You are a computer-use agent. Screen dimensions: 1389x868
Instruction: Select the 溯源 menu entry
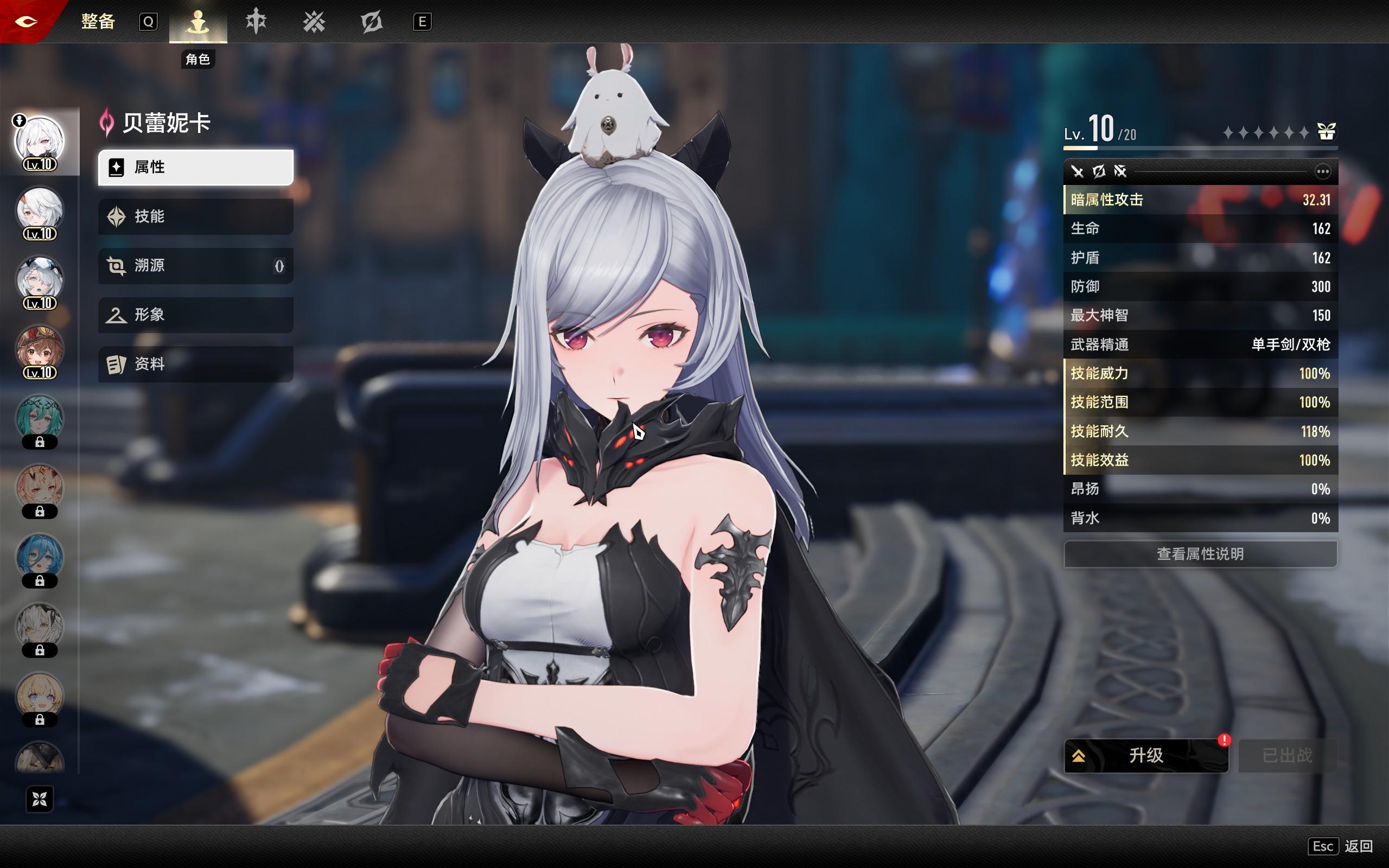coord(195,266)
